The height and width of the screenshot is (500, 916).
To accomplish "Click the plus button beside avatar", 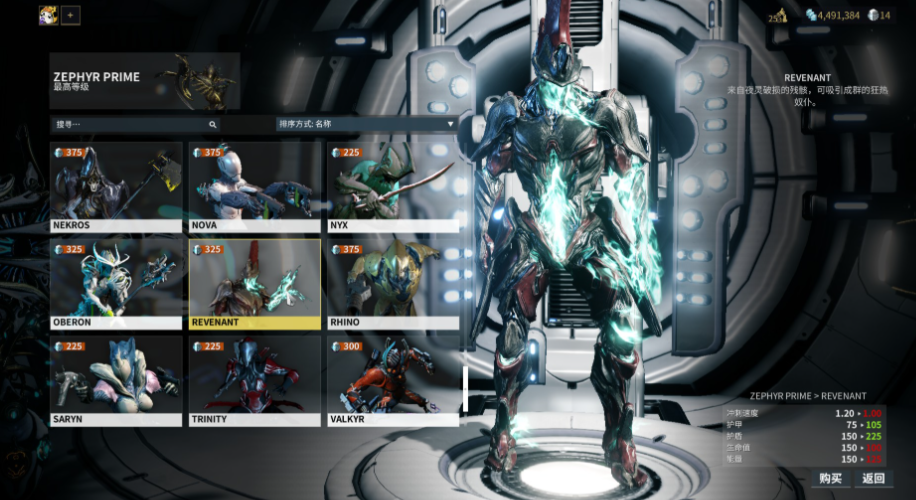I will pos(70,15).
